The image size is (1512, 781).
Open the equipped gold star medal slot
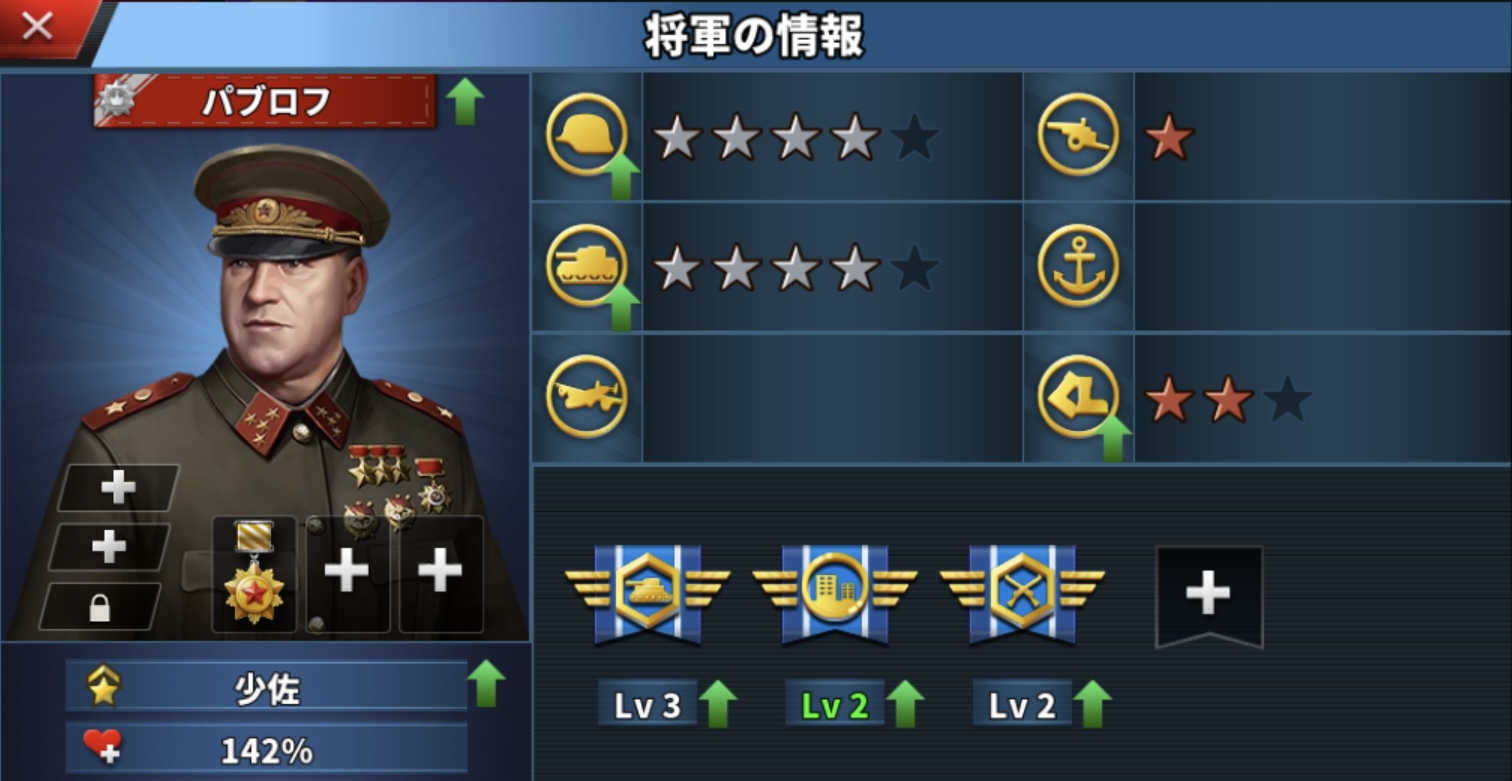click(254, 574)
